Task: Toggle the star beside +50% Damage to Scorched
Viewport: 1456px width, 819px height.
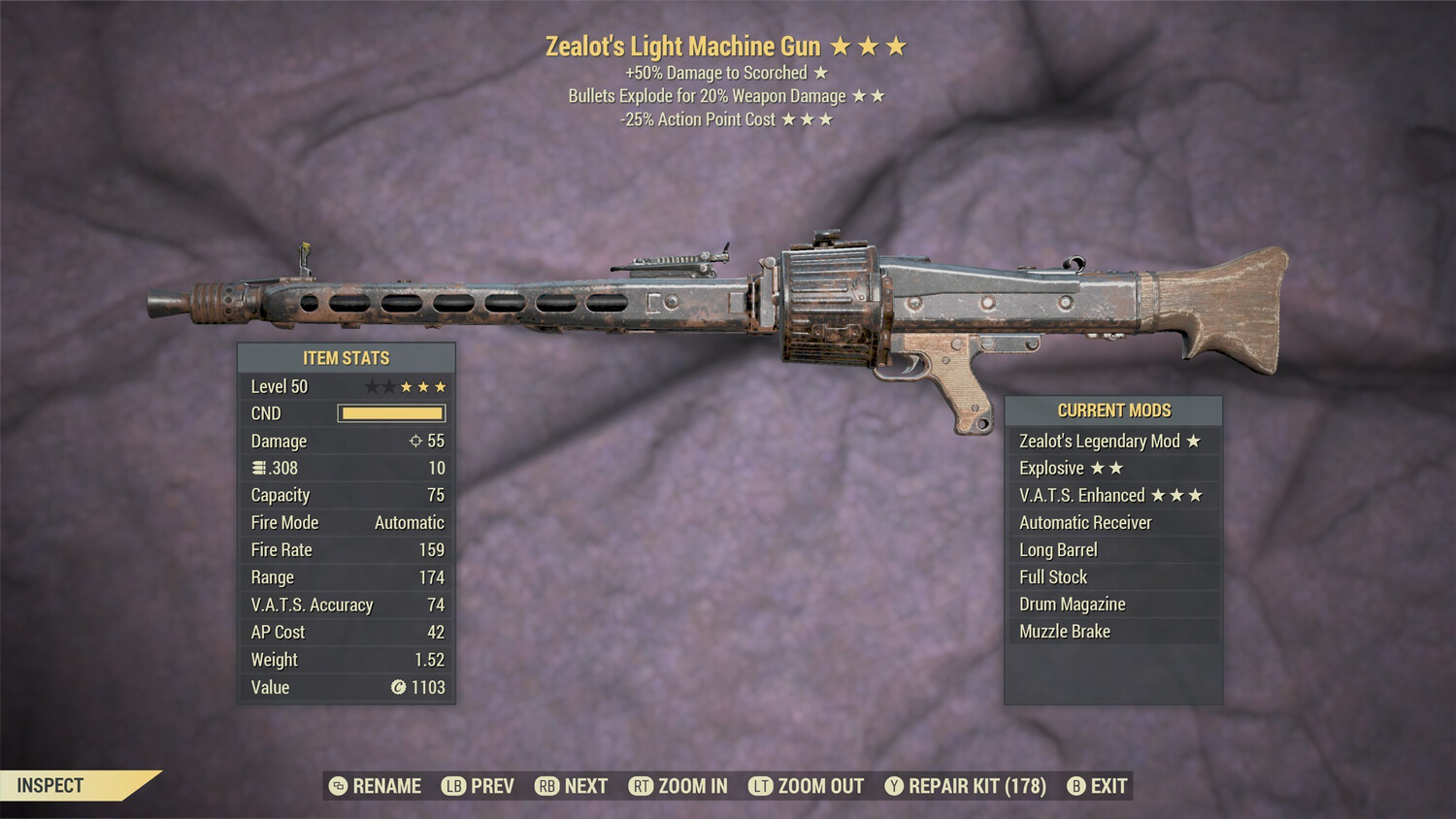Action: 820,72
